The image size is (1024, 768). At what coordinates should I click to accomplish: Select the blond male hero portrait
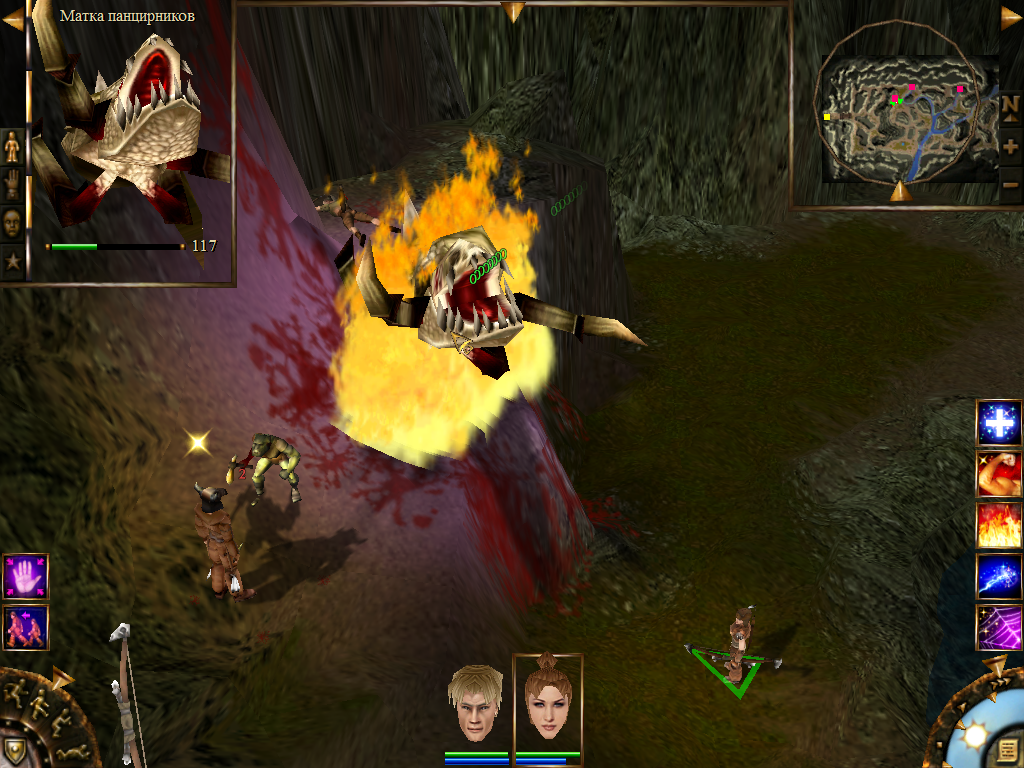pos(475,702)
